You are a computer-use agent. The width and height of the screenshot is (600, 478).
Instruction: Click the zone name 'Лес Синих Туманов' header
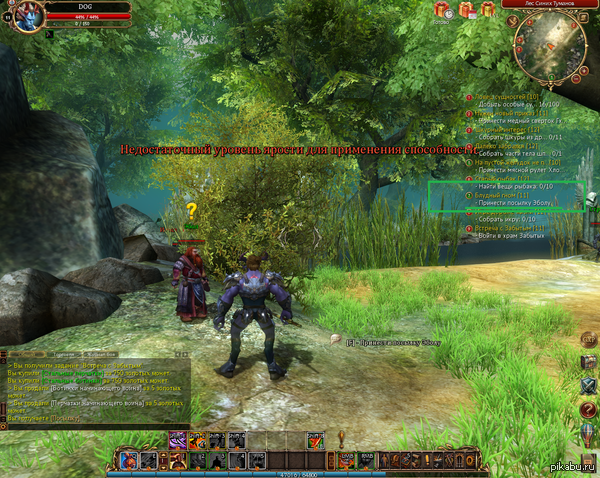pyautogui.click(x=544, y=4)
